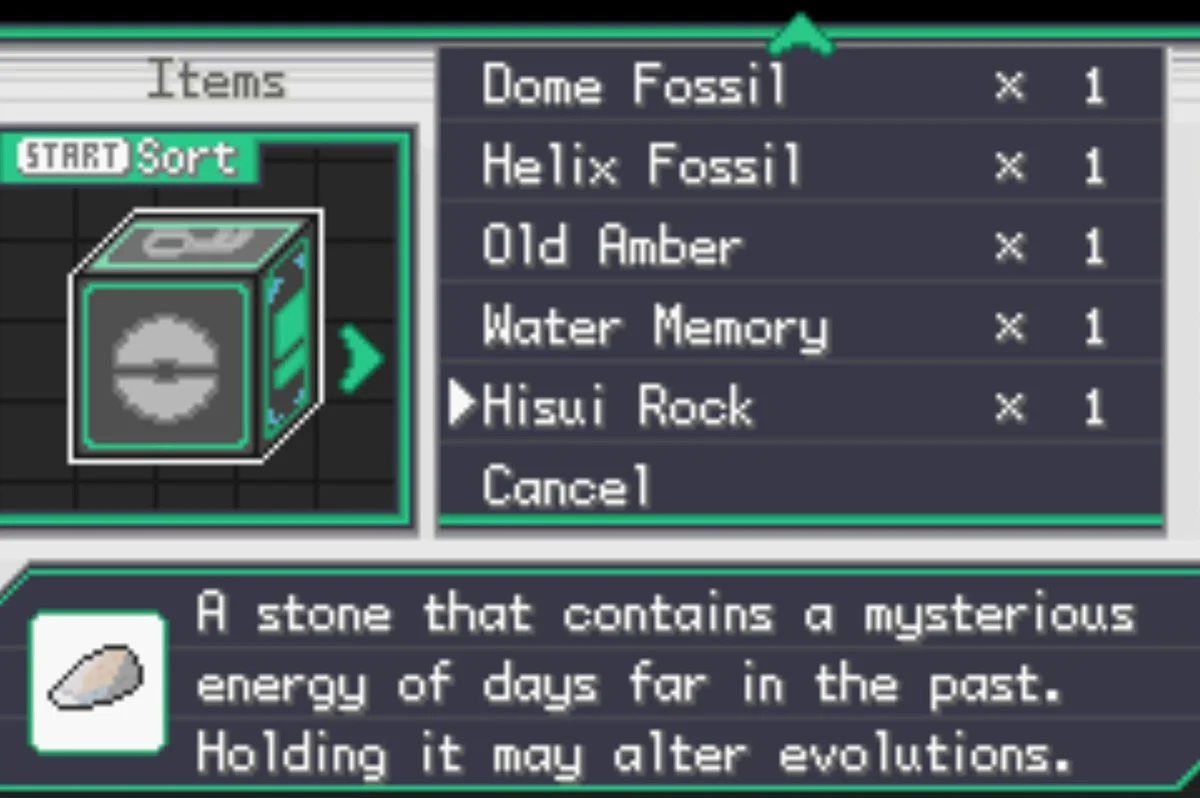The image size is (1200, 798).
Task: Choose the Helix Fossil entry
Action: (x=642, y=166)
